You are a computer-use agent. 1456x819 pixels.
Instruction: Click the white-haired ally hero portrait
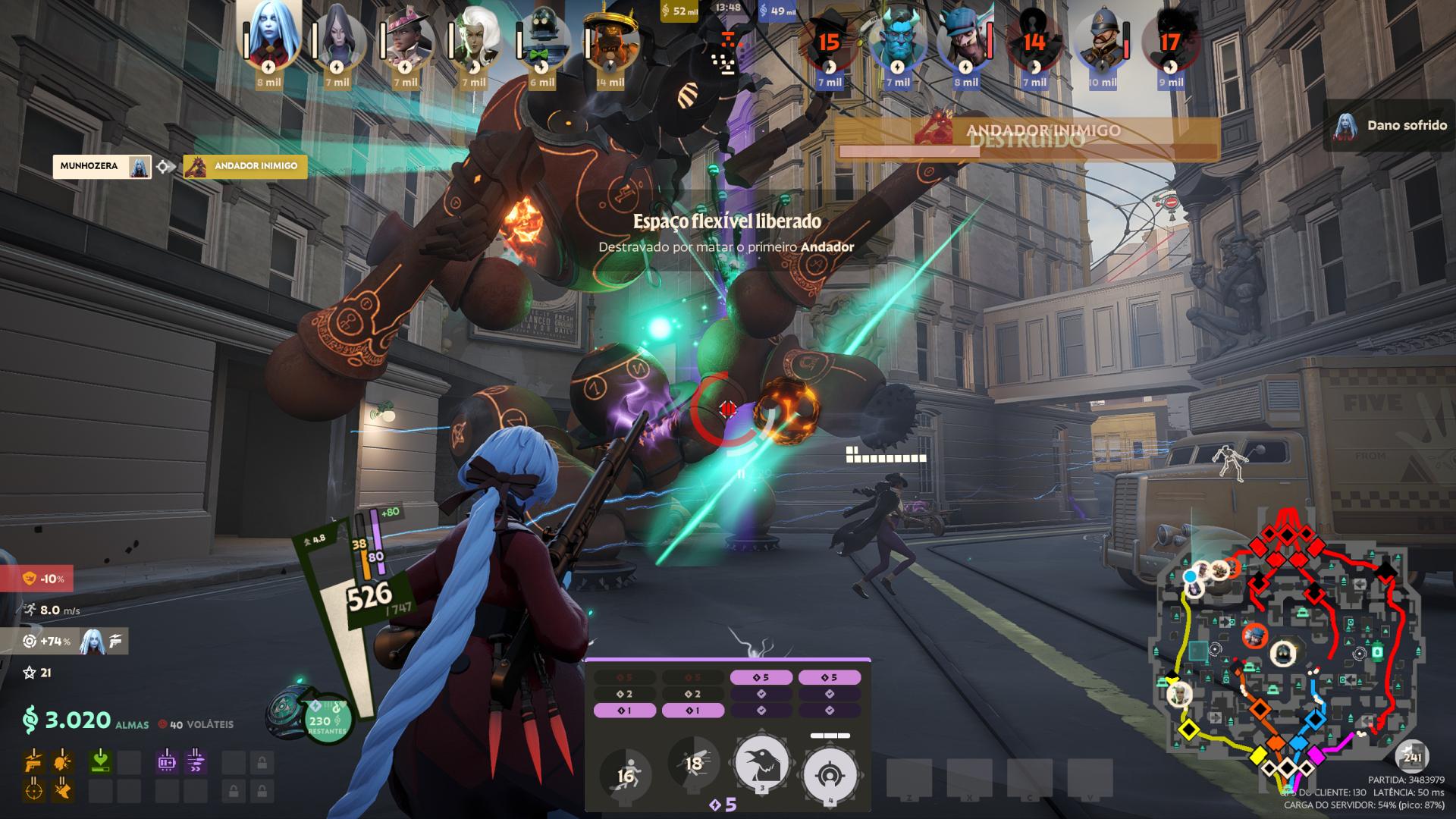click(x=474, y=39)
